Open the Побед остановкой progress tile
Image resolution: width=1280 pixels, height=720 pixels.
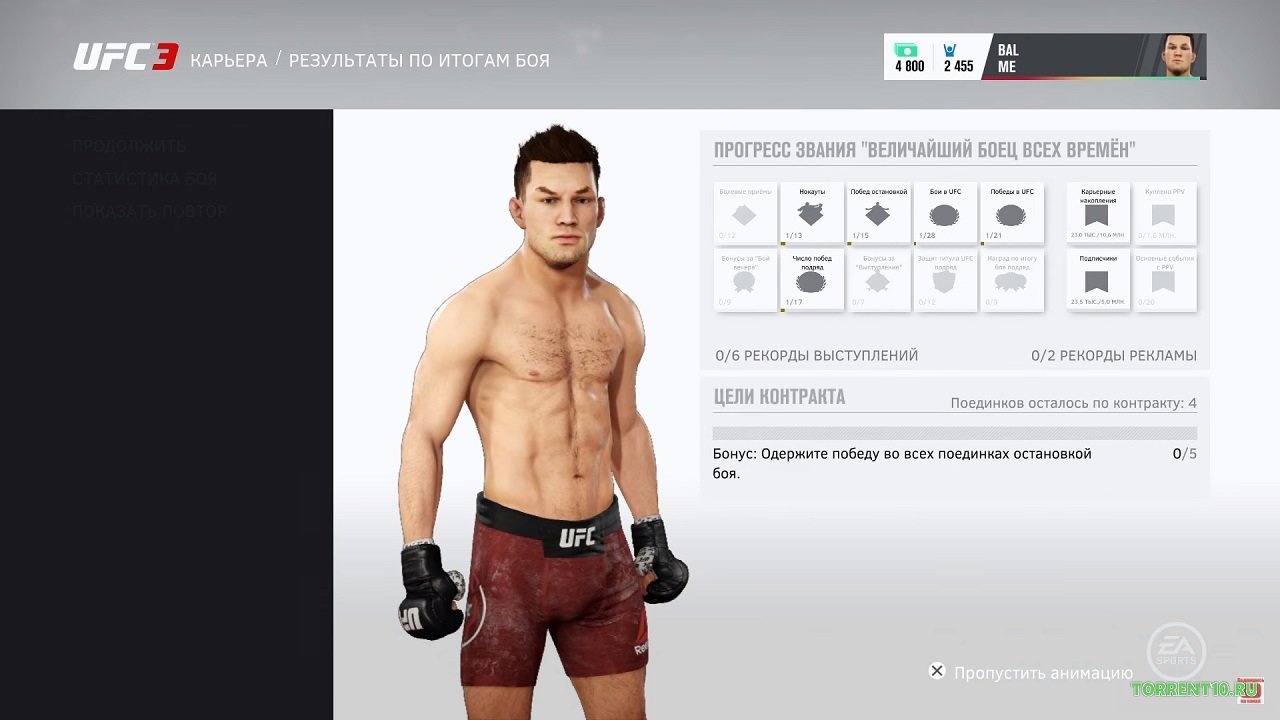(x=878, y=214)
